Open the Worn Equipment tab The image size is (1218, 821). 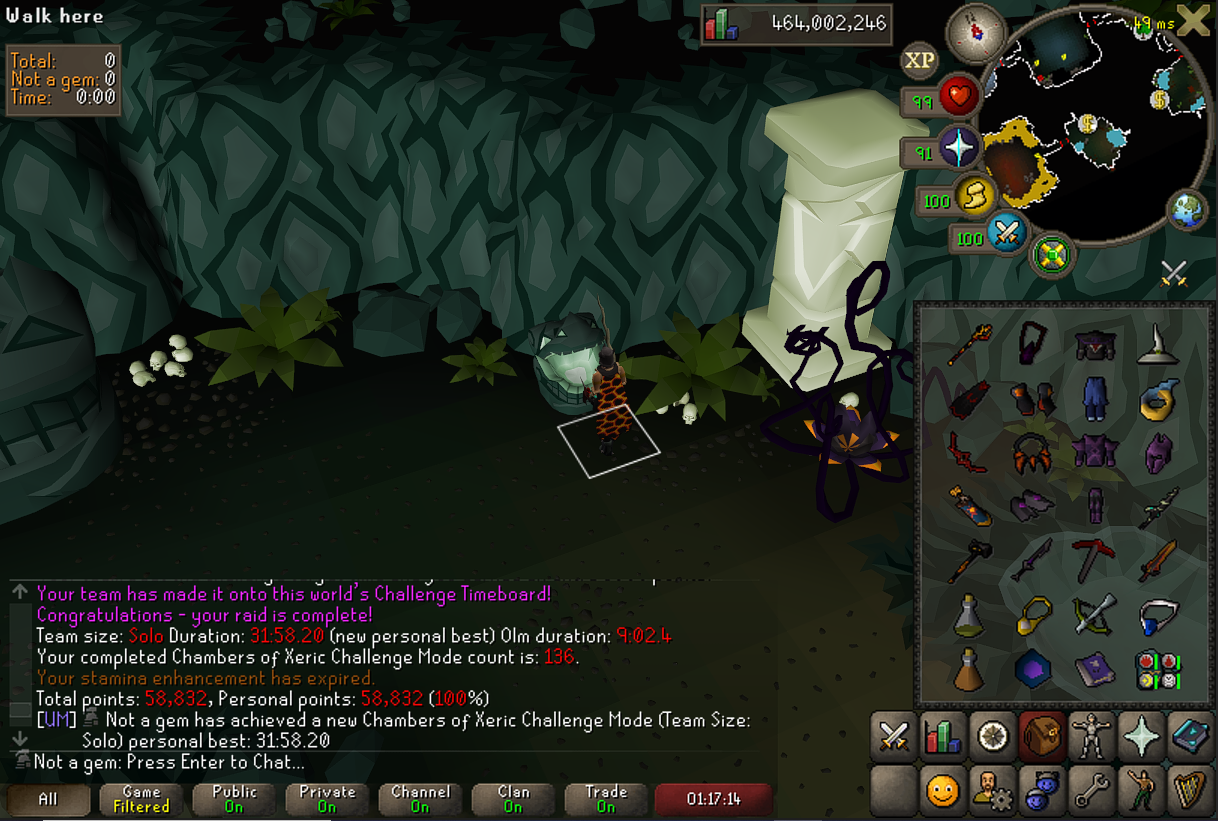tap(1088, 737)
